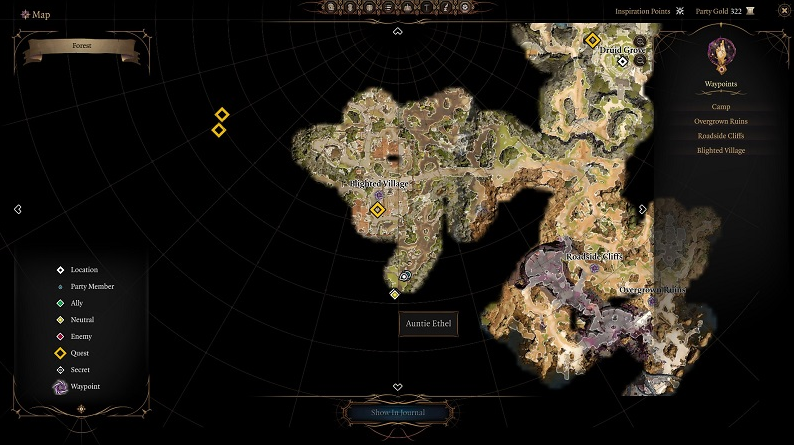Click the yellow quest marker near Druid Grove

[592, 40]
